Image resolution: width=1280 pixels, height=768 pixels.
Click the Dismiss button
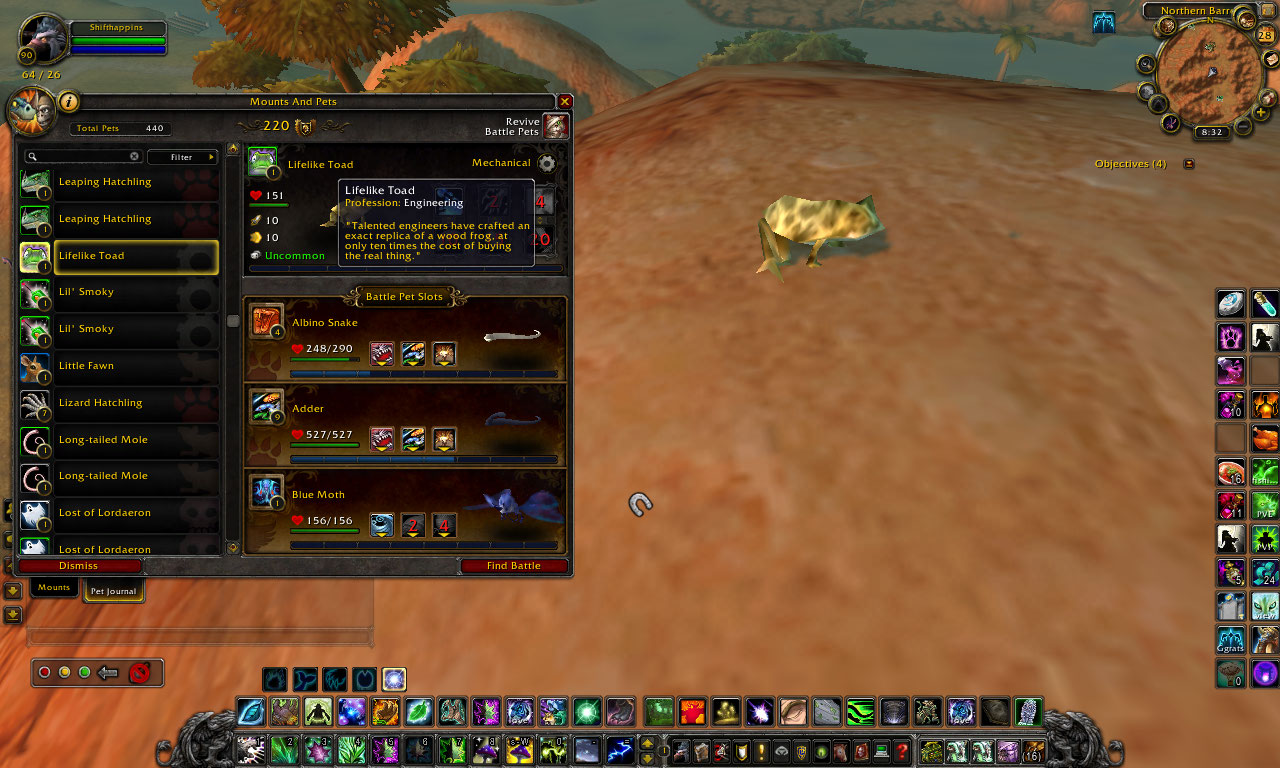(80, 565)
